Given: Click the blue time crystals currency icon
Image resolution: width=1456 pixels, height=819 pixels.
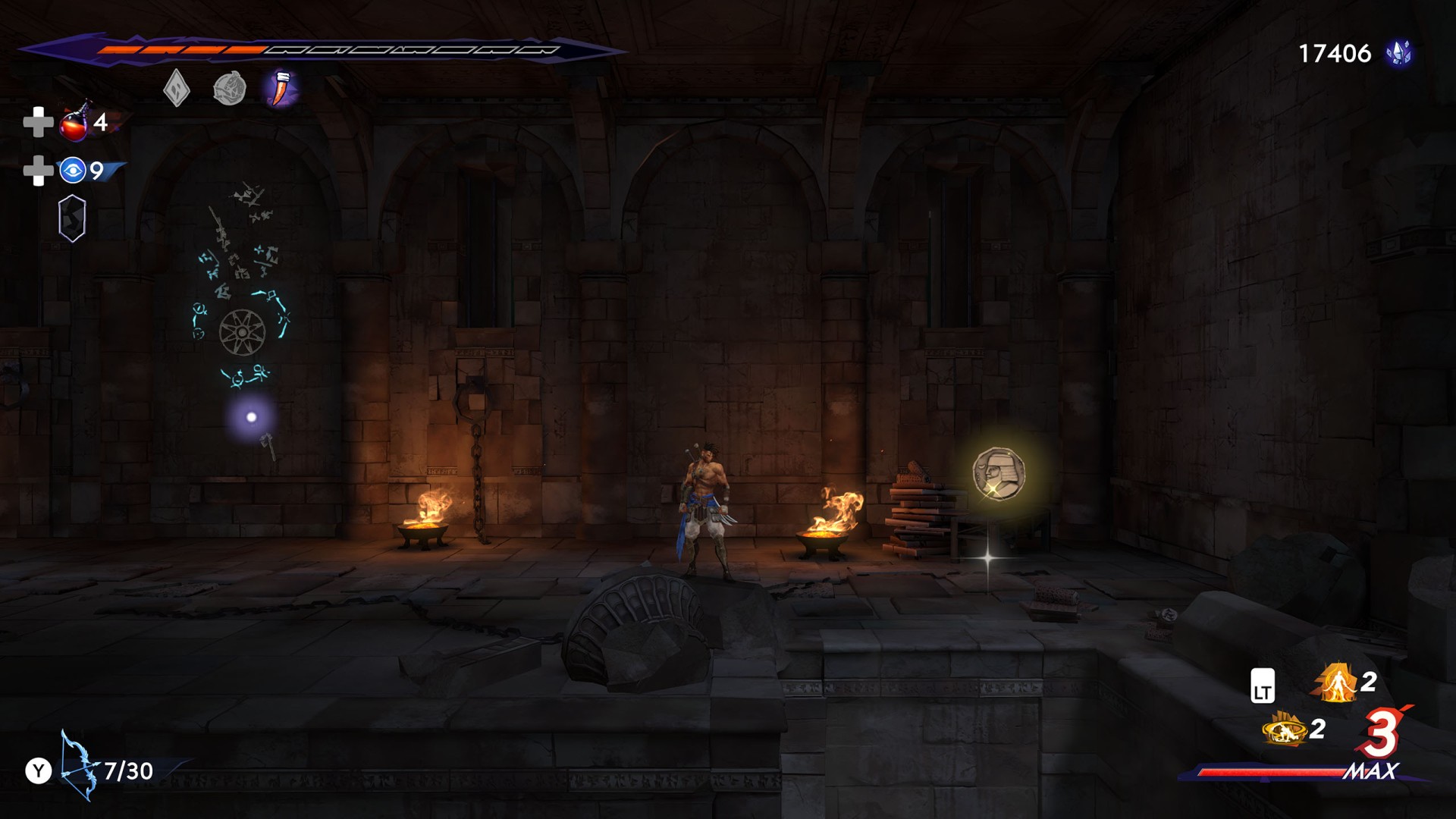Looking at the screenshot, I should point(1398,53).
